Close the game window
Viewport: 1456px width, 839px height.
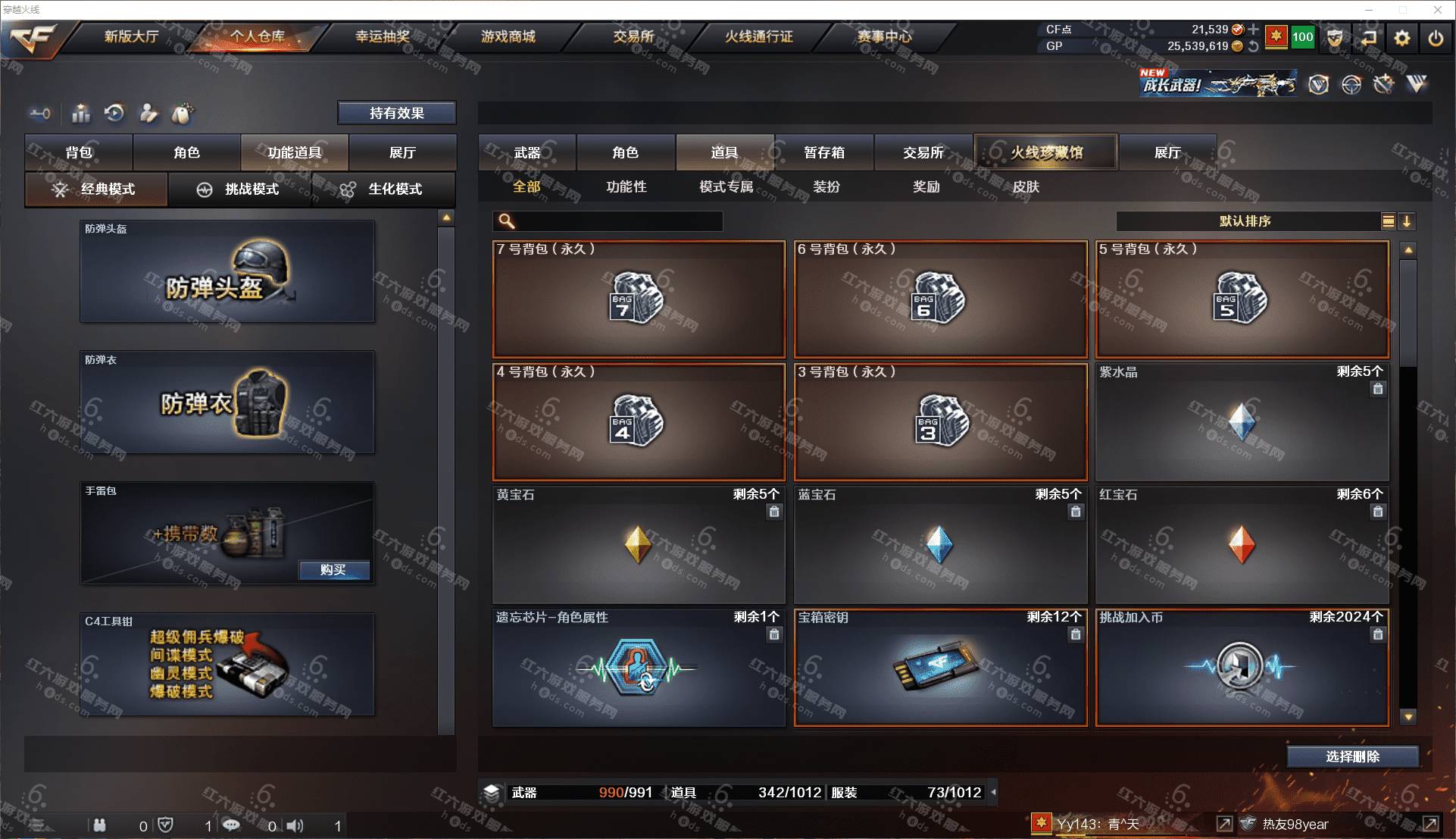[x=1437, y=10]
